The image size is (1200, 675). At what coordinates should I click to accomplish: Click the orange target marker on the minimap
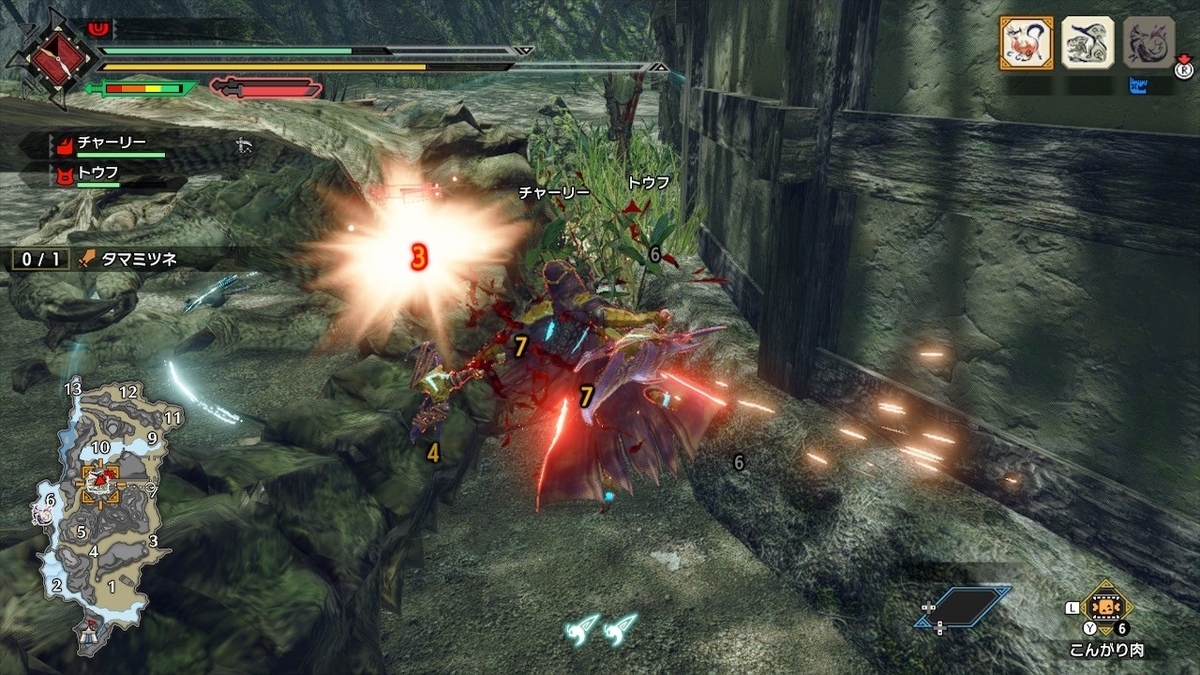101,483
